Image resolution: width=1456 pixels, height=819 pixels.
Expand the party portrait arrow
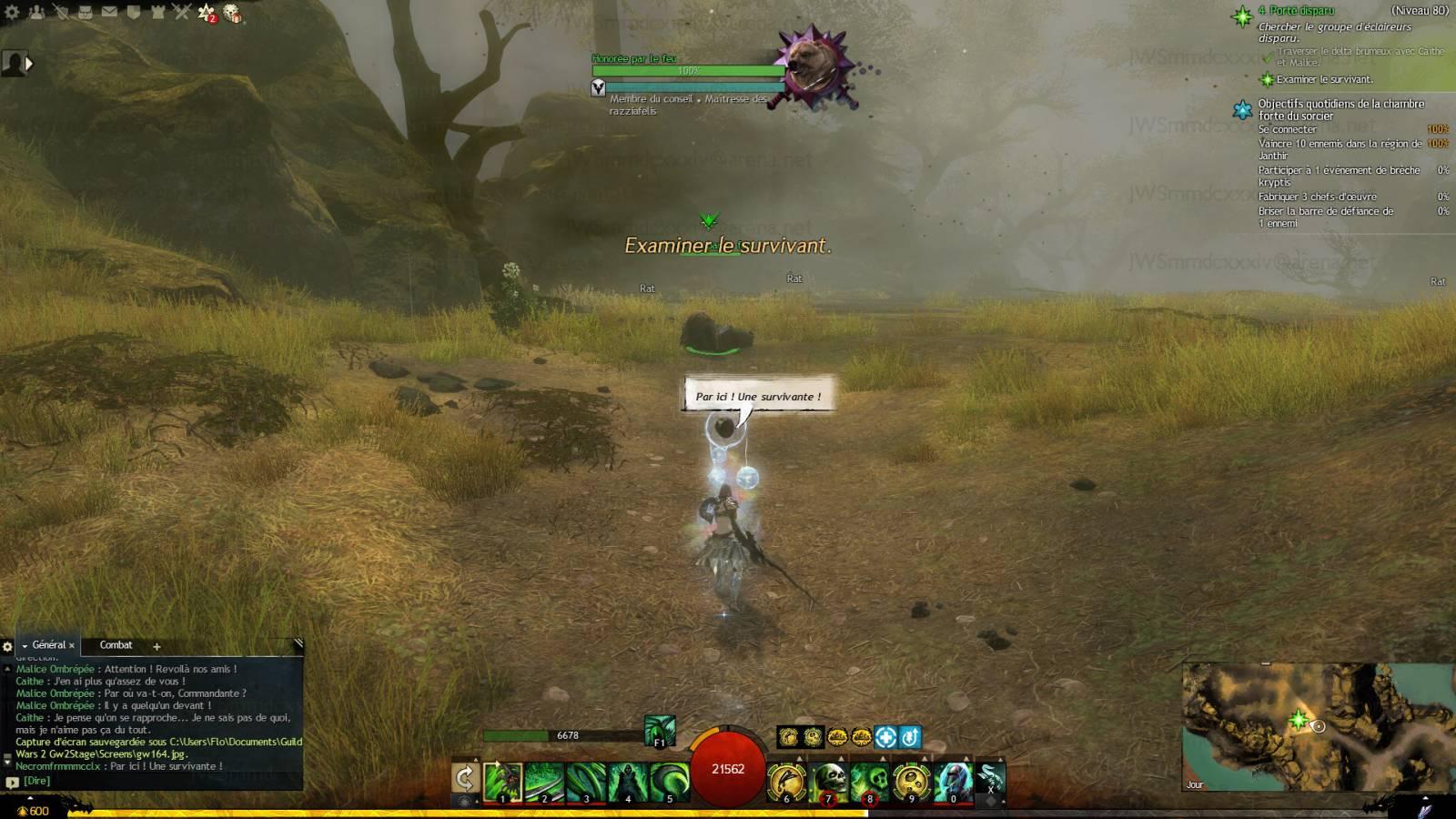click(x=29, y=64)
